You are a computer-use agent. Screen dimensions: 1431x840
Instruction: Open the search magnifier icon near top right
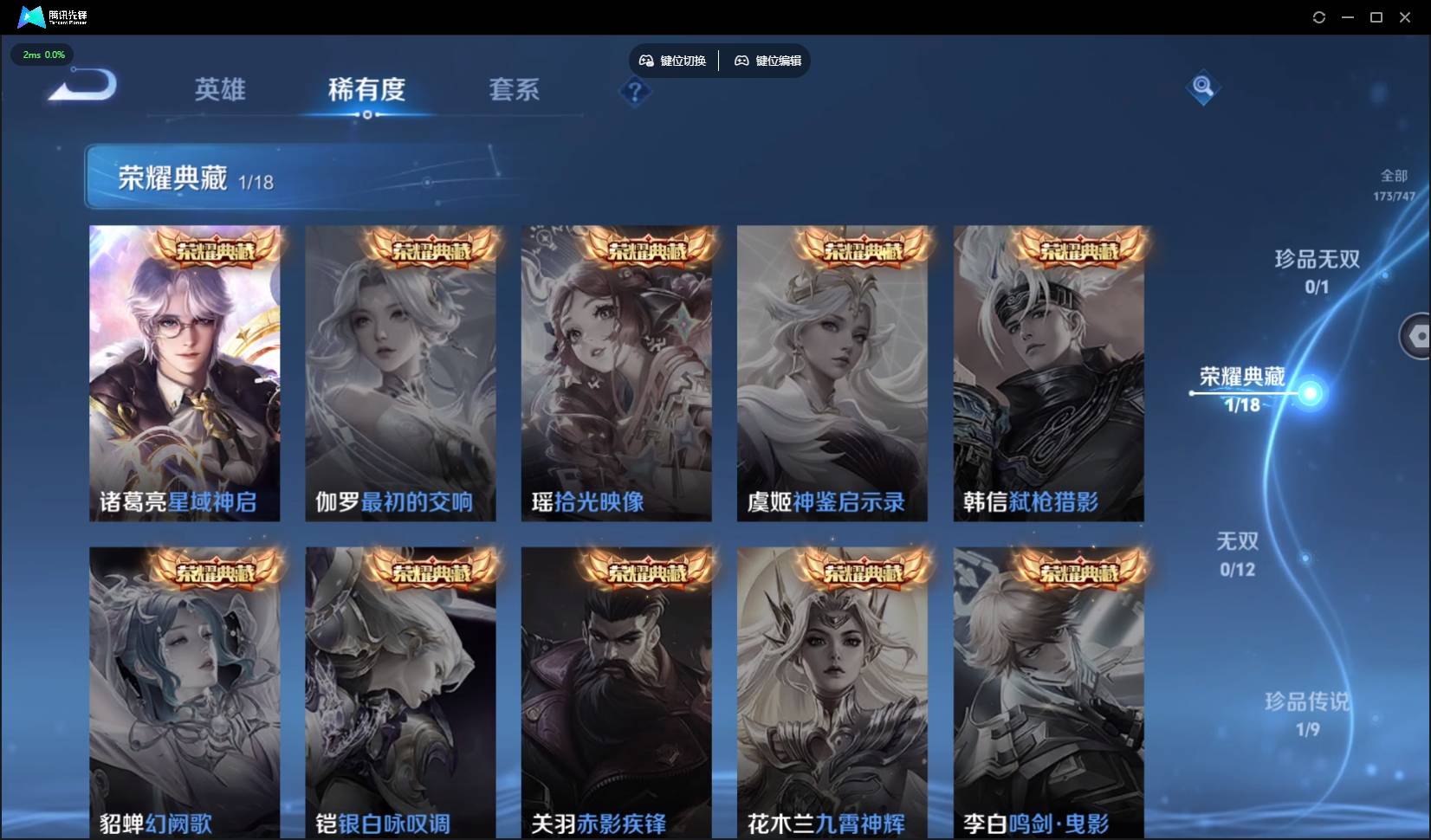point(1202,87)
